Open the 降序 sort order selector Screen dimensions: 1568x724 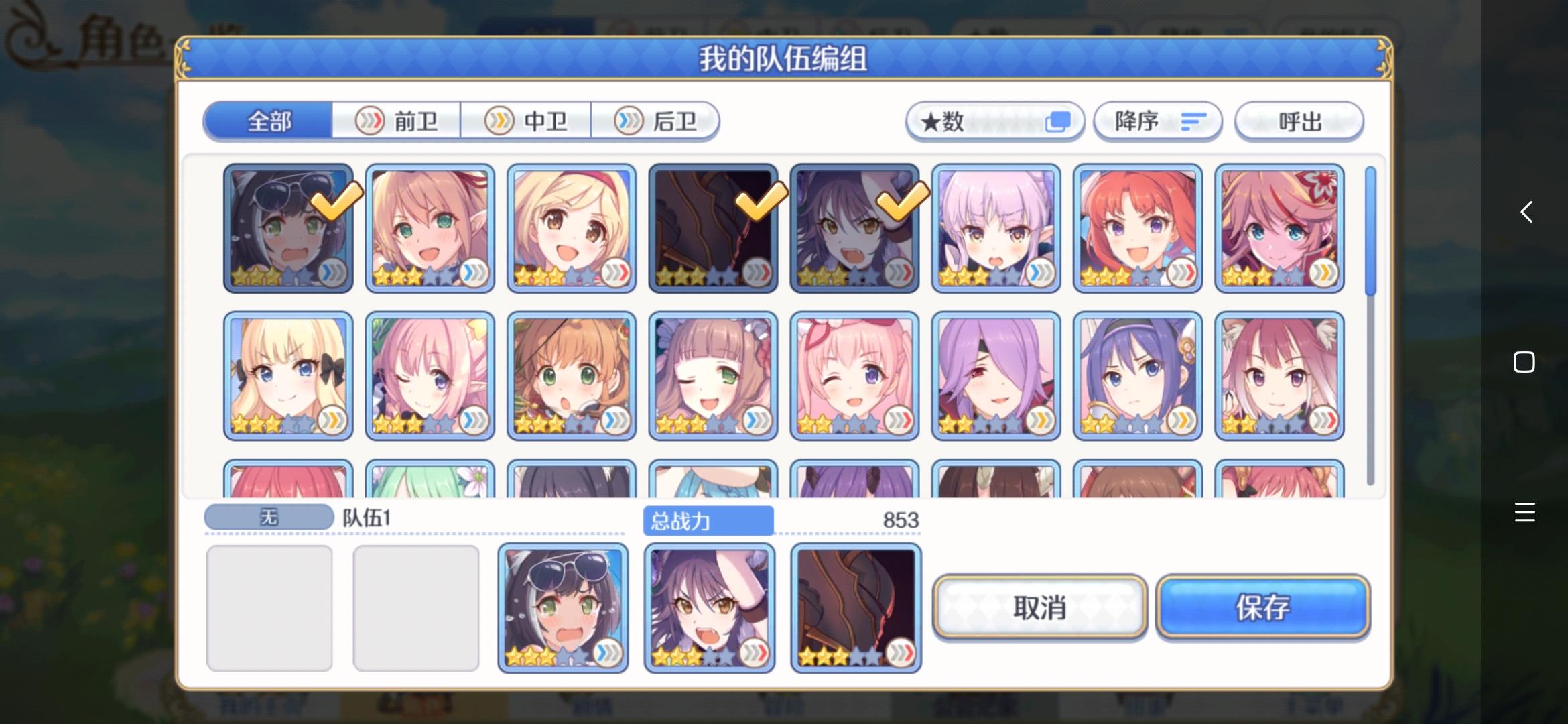click(1157, 121)
